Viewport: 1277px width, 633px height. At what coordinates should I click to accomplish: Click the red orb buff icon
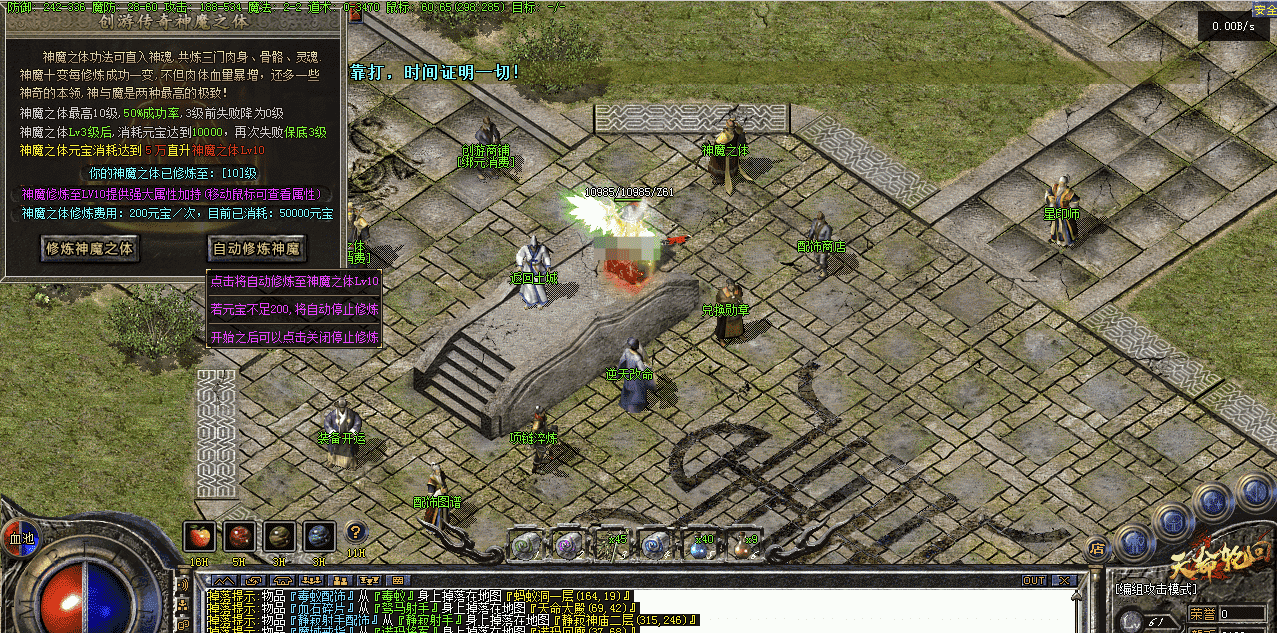tap(238, 537)
